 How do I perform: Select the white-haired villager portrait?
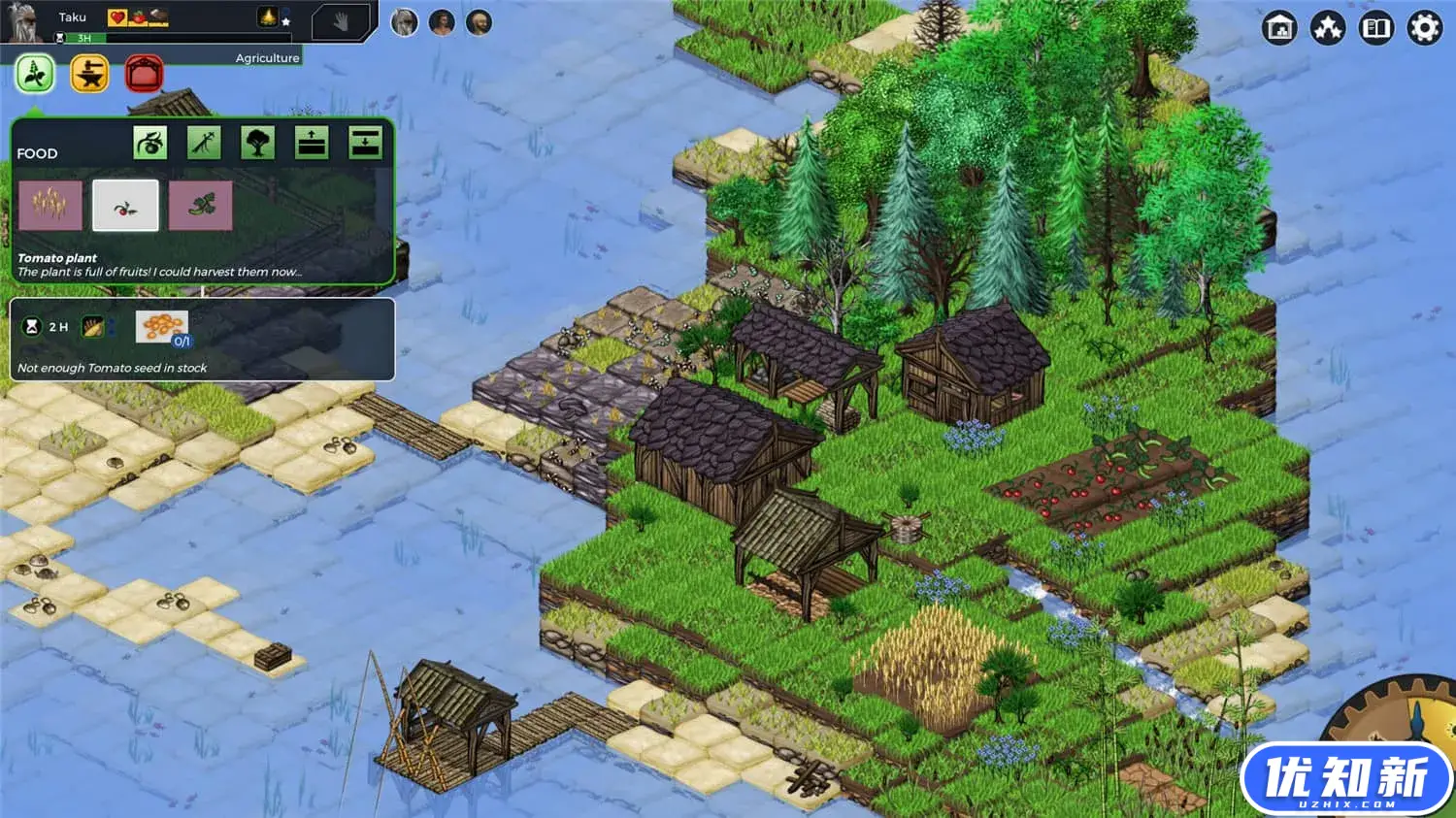pyautogui.click(x=405, y=22)
